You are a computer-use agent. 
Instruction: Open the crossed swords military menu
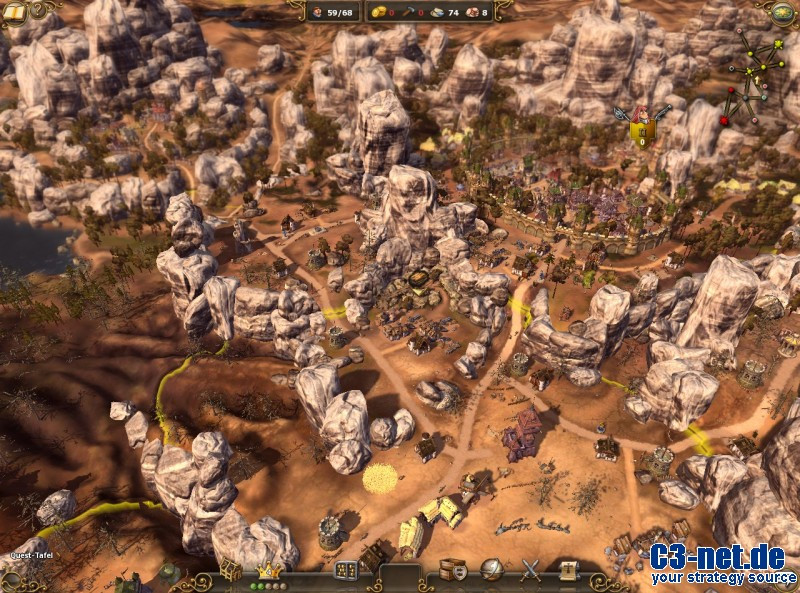coord(531,570)
